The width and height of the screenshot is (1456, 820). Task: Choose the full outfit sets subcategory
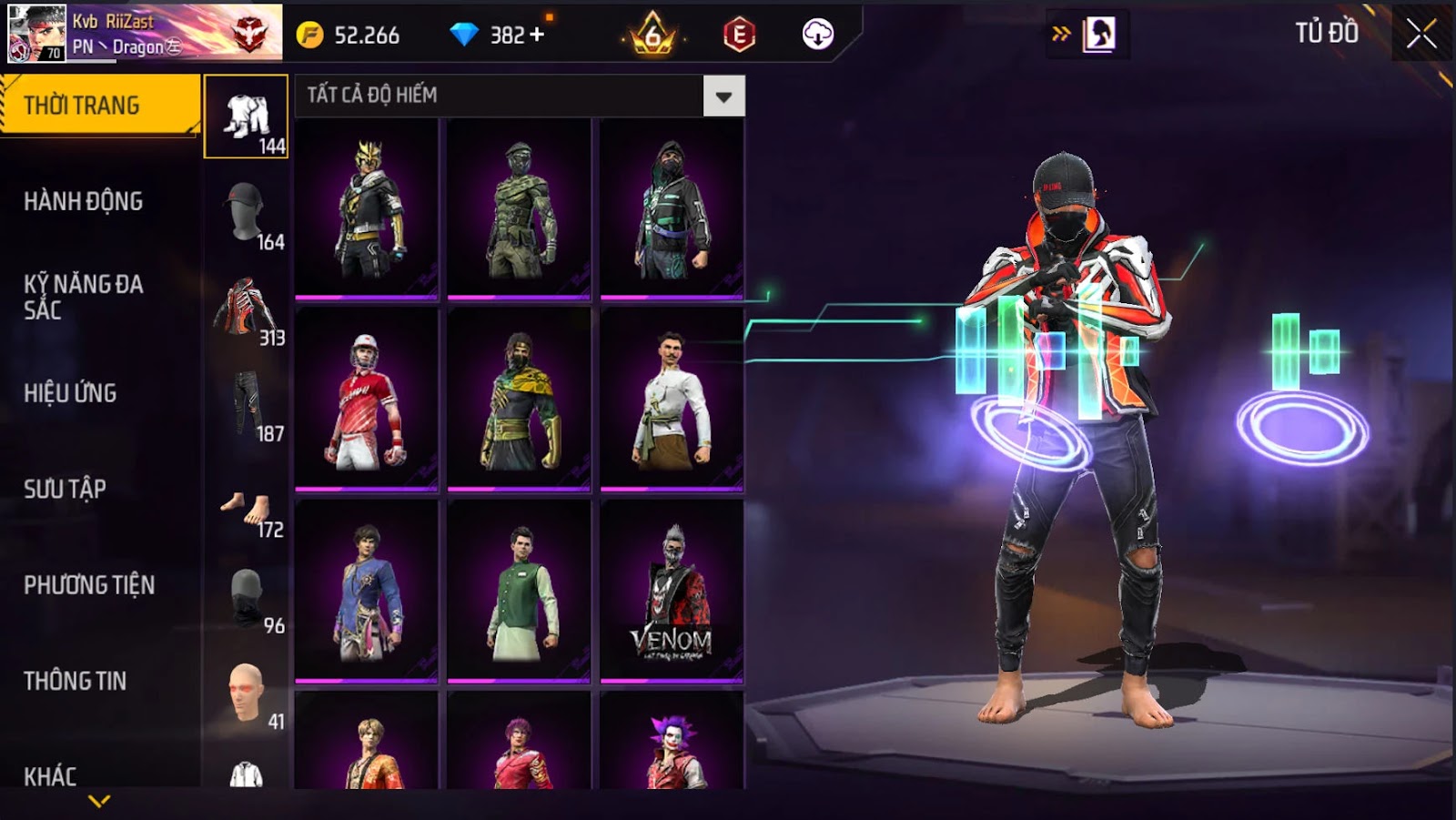(x=247, y=117)
